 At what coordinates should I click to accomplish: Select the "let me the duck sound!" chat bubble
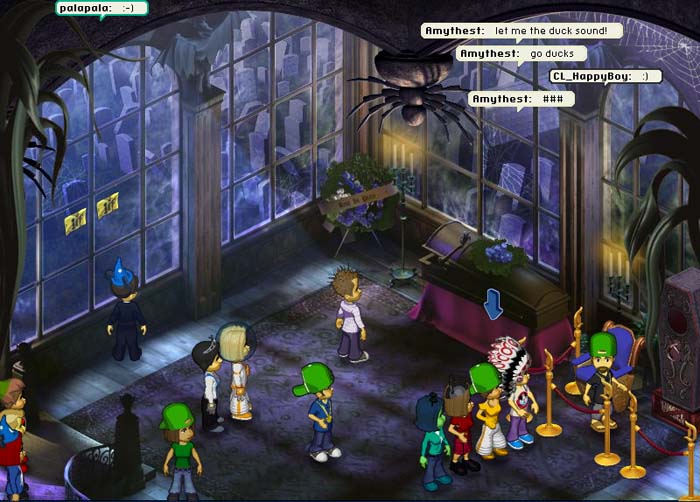pyautogui.click(x=521, y=31)
